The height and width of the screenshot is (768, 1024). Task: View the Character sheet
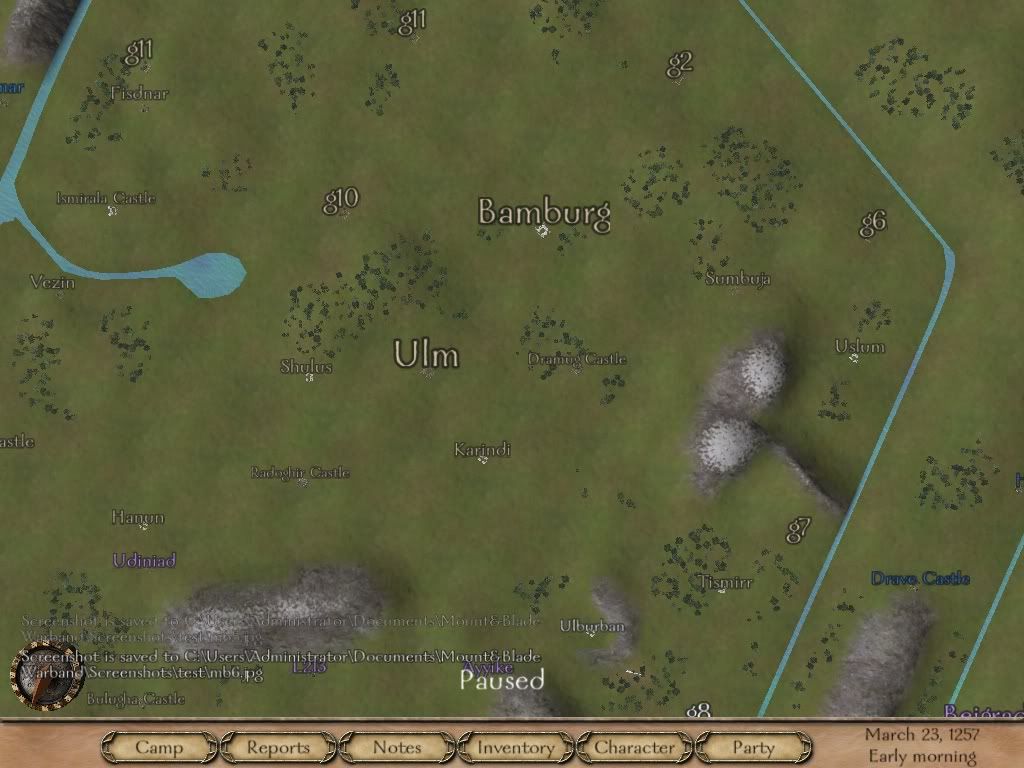(634, 747)
